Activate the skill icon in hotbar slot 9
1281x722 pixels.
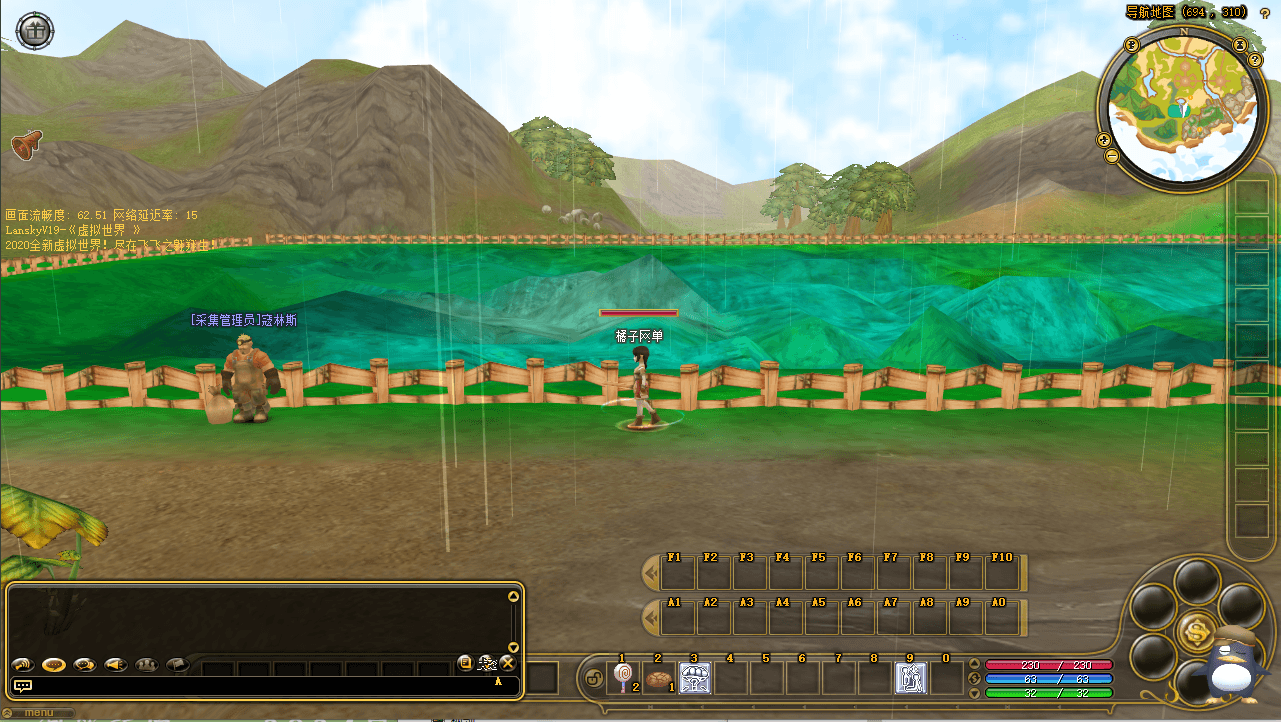(x=910, y=678)
